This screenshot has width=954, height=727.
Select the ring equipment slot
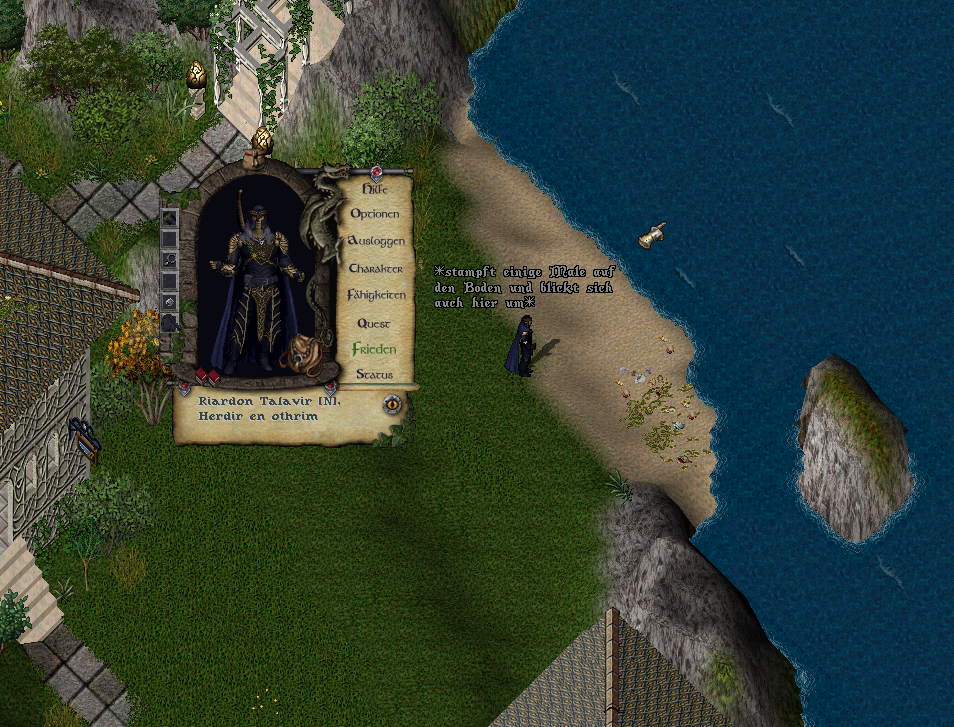point(170,259)
